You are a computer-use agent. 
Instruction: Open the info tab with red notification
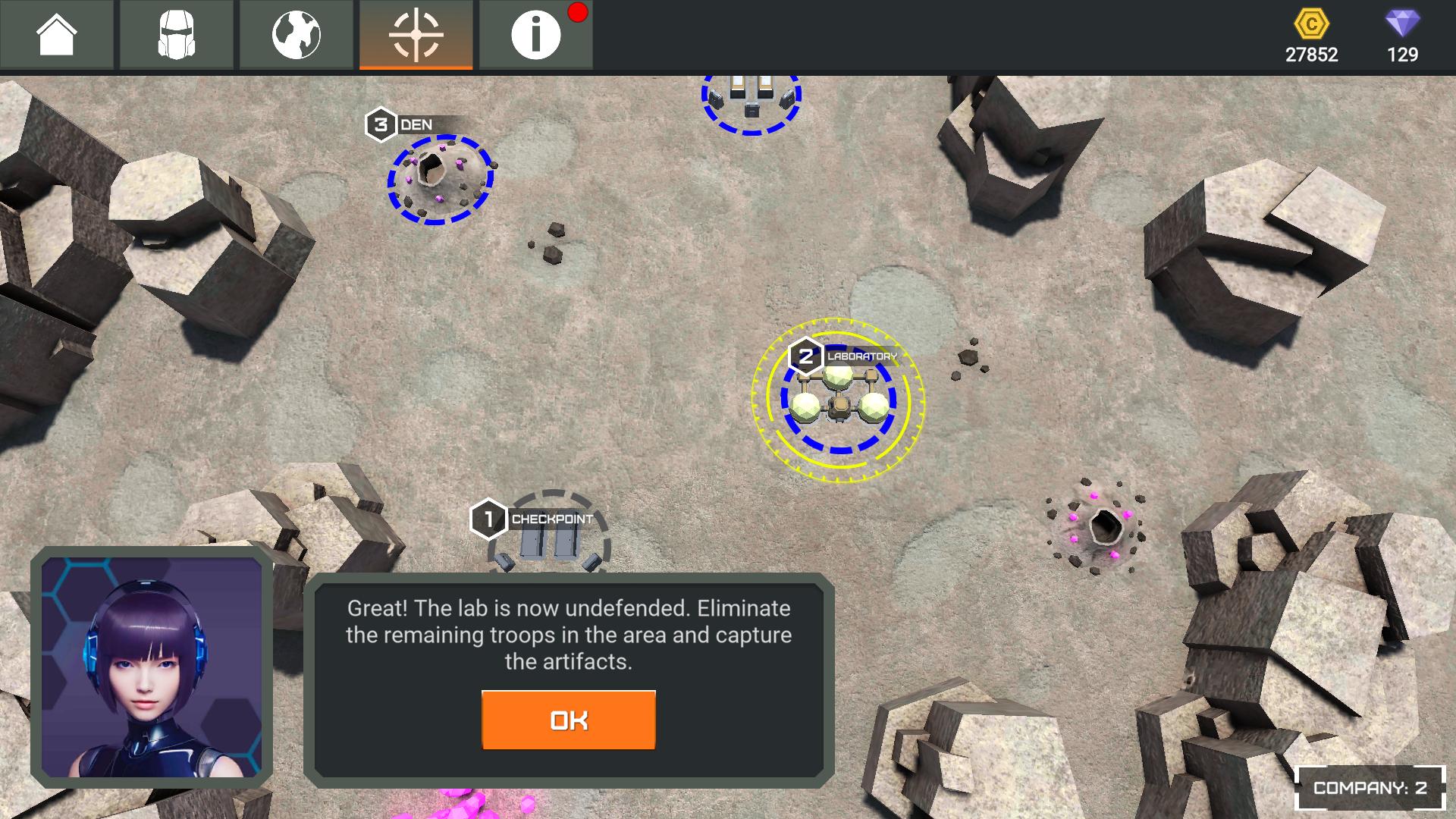click(536, 35)
